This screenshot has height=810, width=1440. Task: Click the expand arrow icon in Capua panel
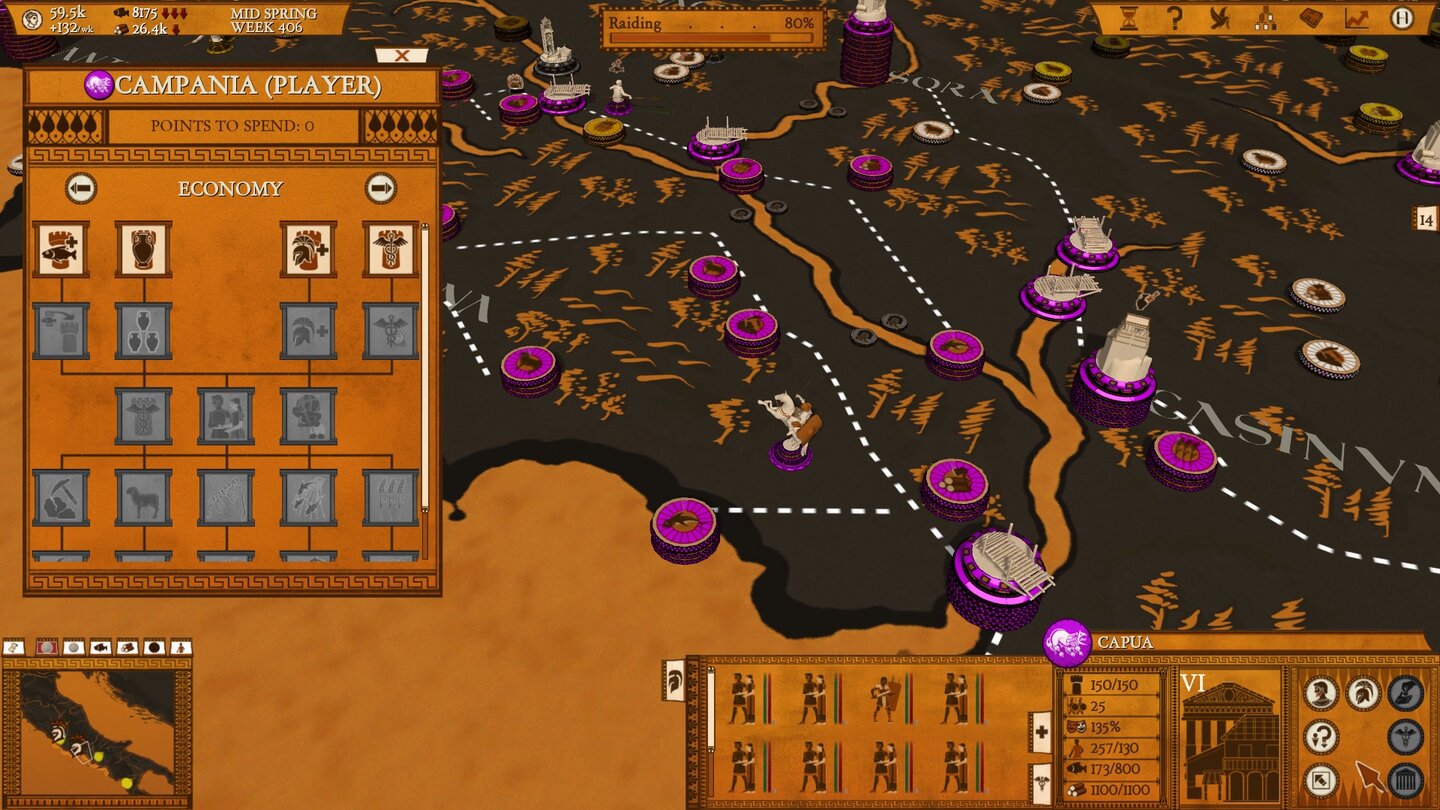click(1321, 778)
